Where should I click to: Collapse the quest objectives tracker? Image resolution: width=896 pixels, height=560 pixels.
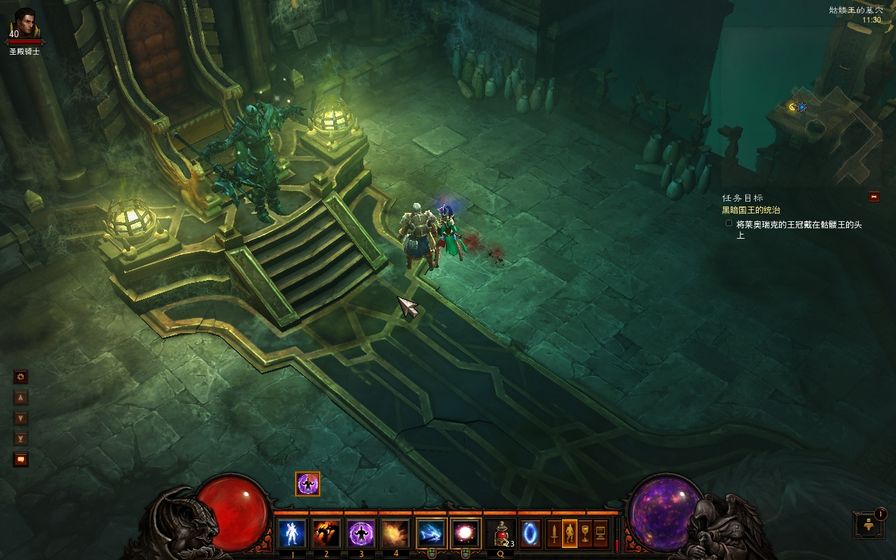873,197
